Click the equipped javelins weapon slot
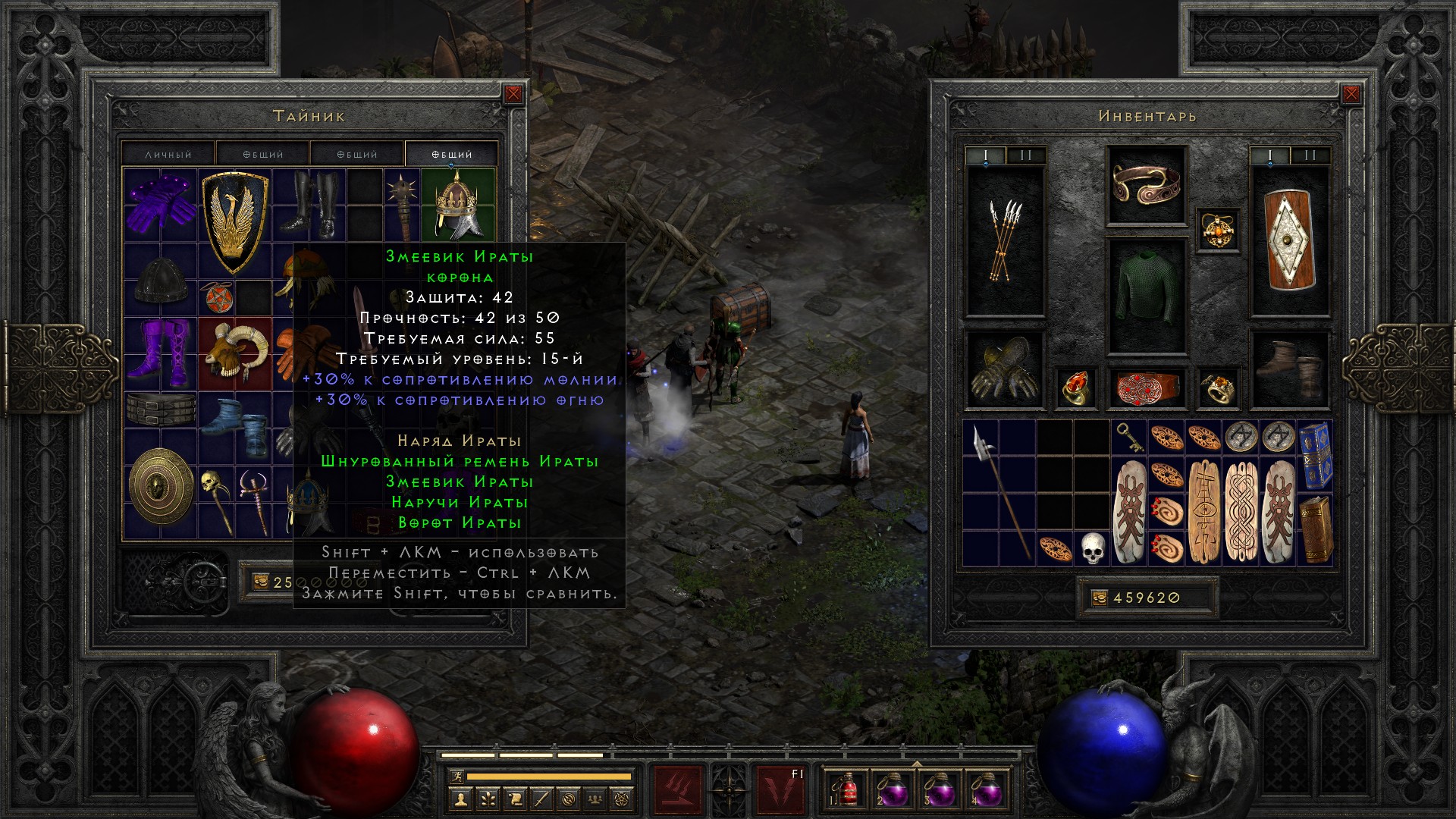 coord(1005,241)
